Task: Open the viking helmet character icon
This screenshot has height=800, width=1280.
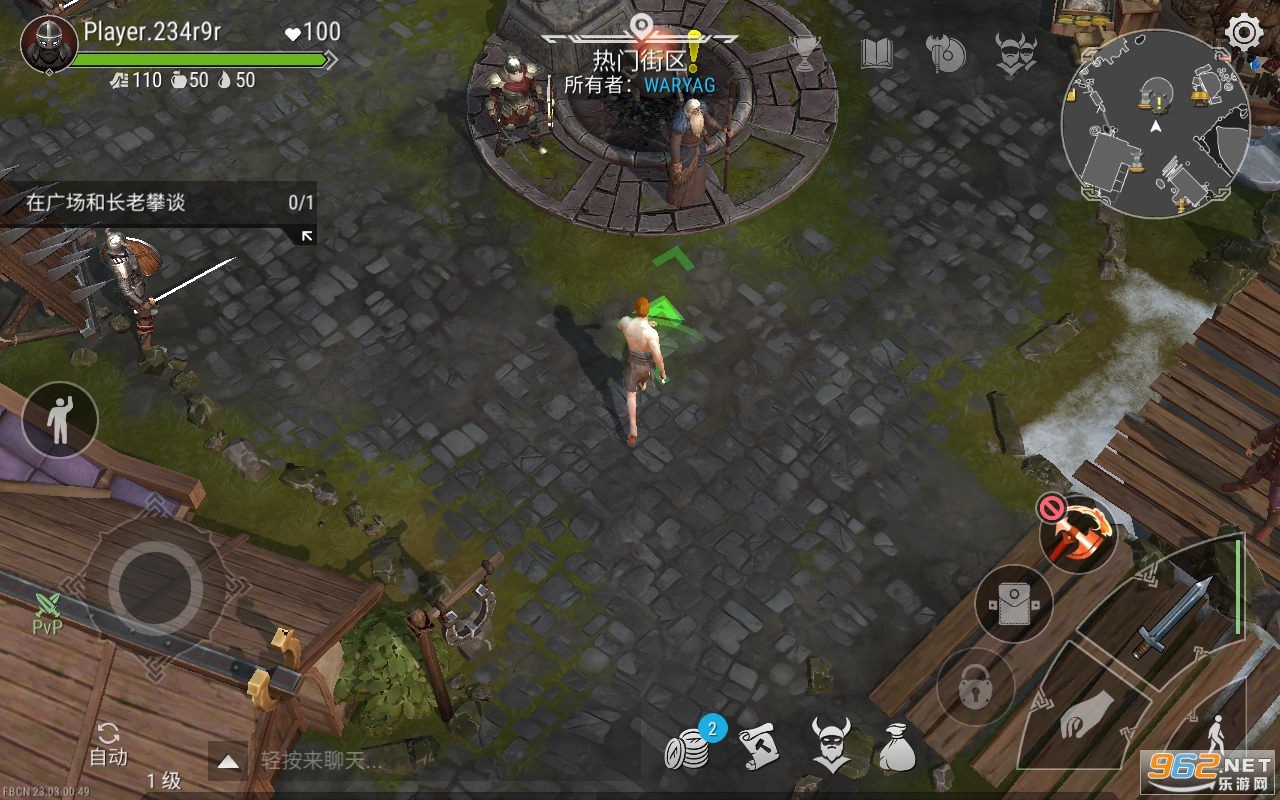Action: [x=830, y=745]
